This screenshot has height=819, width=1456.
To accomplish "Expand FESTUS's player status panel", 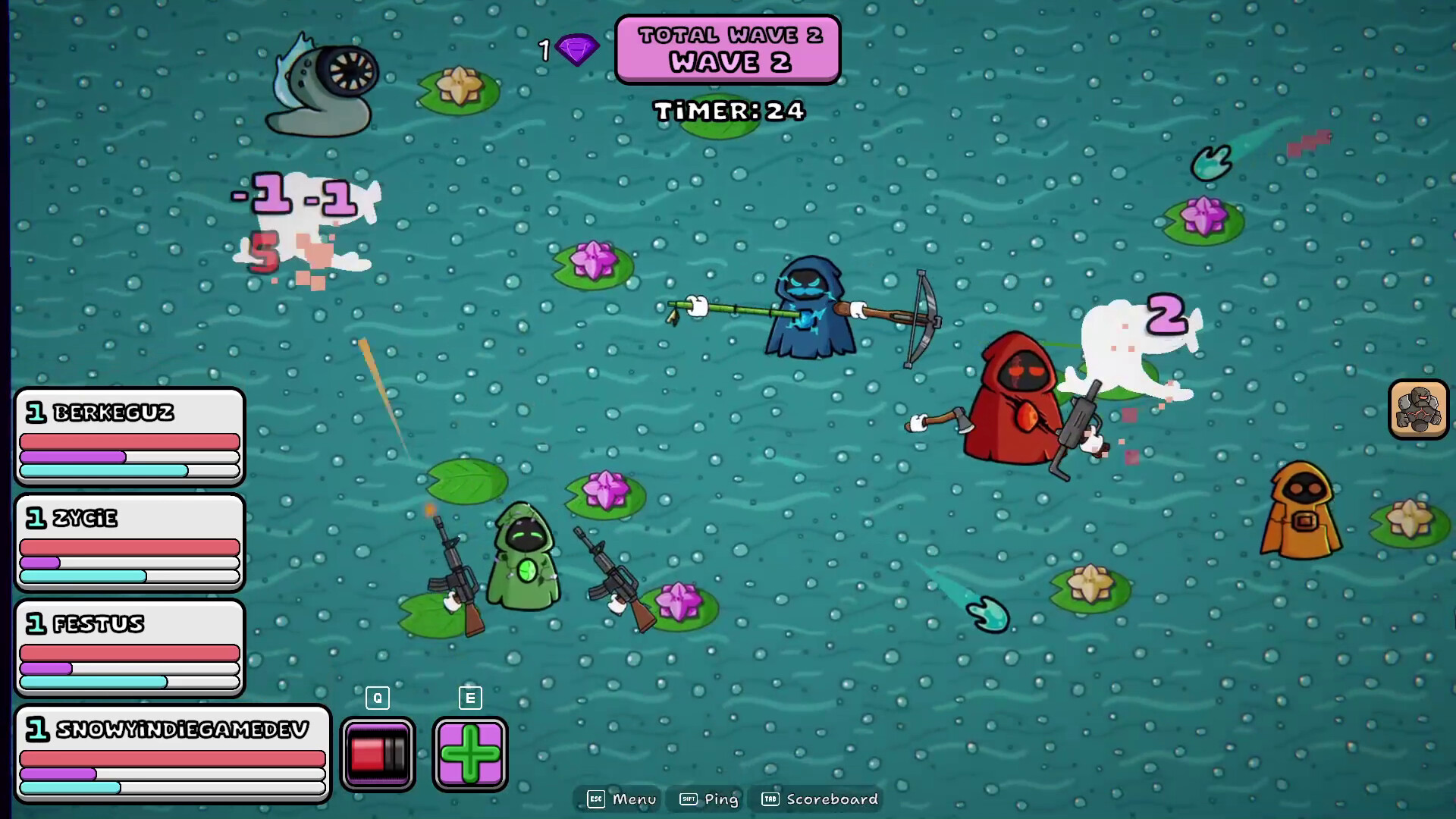I will pyautogui.click(x=129, y=648).
